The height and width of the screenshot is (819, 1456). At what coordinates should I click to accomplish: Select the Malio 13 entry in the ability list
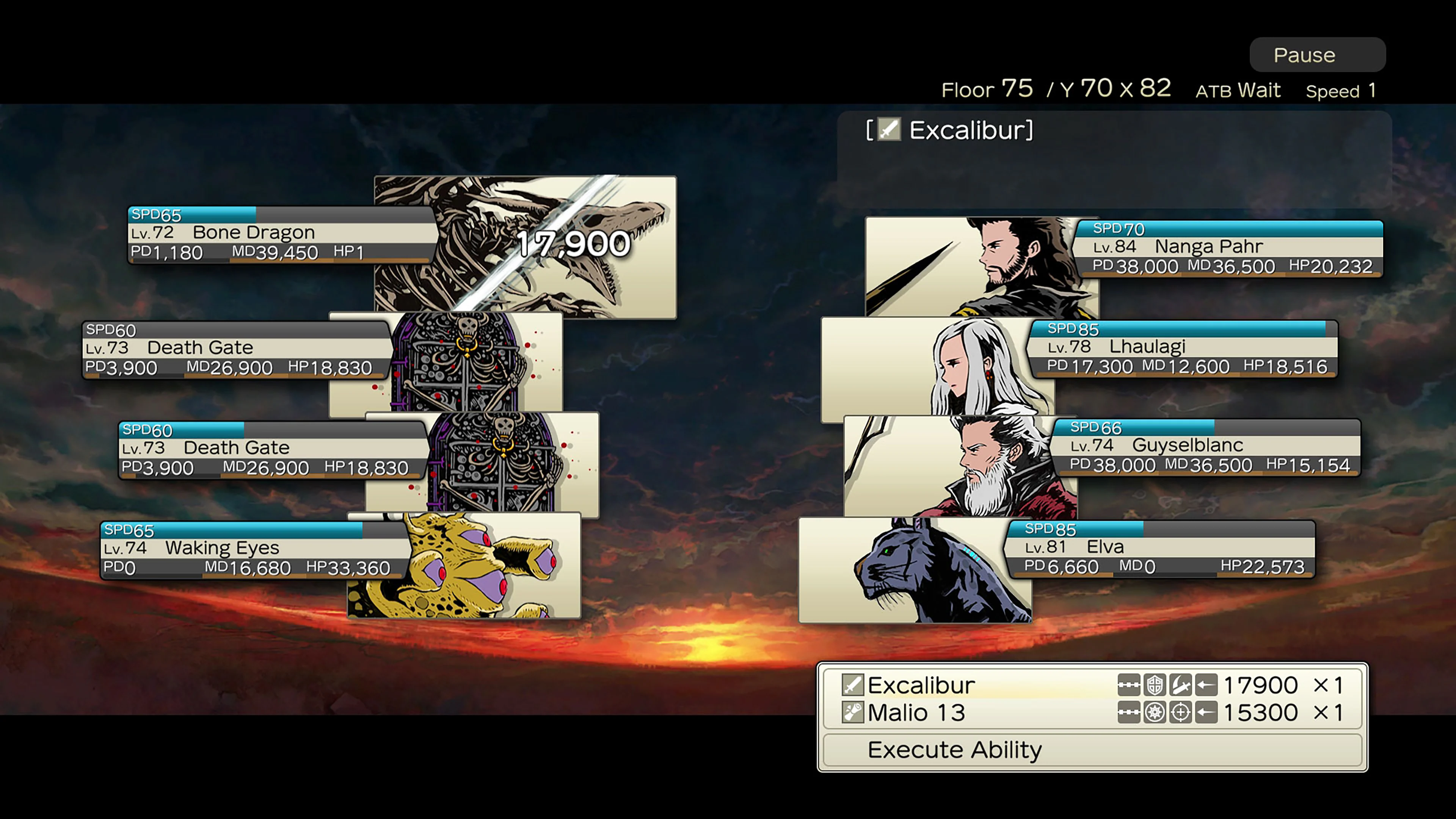click(916, 713)
